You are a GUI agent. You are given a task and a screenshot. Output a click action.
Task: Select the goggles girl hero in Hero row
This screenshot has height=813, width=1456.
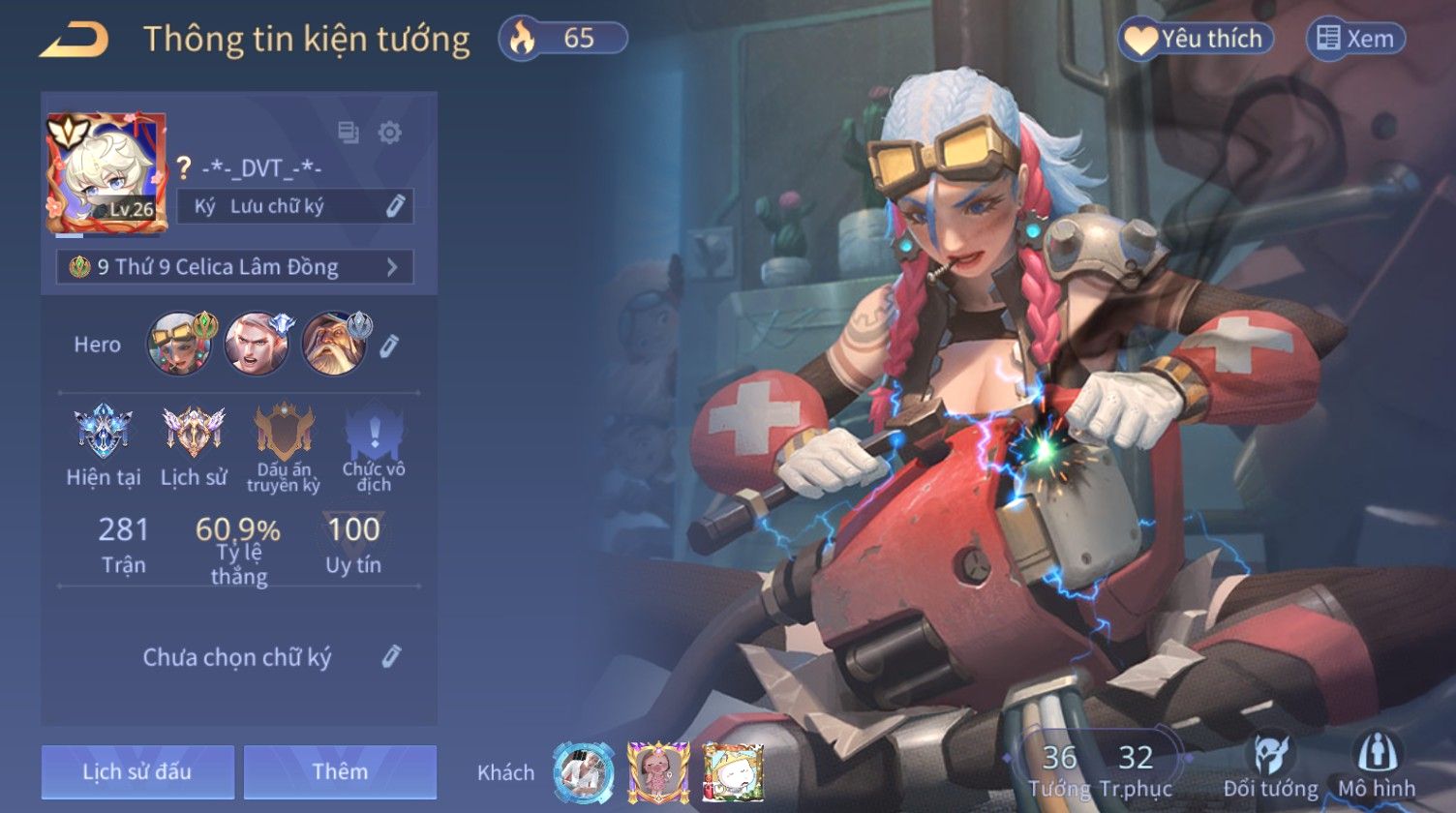click(x=180, y=344)
